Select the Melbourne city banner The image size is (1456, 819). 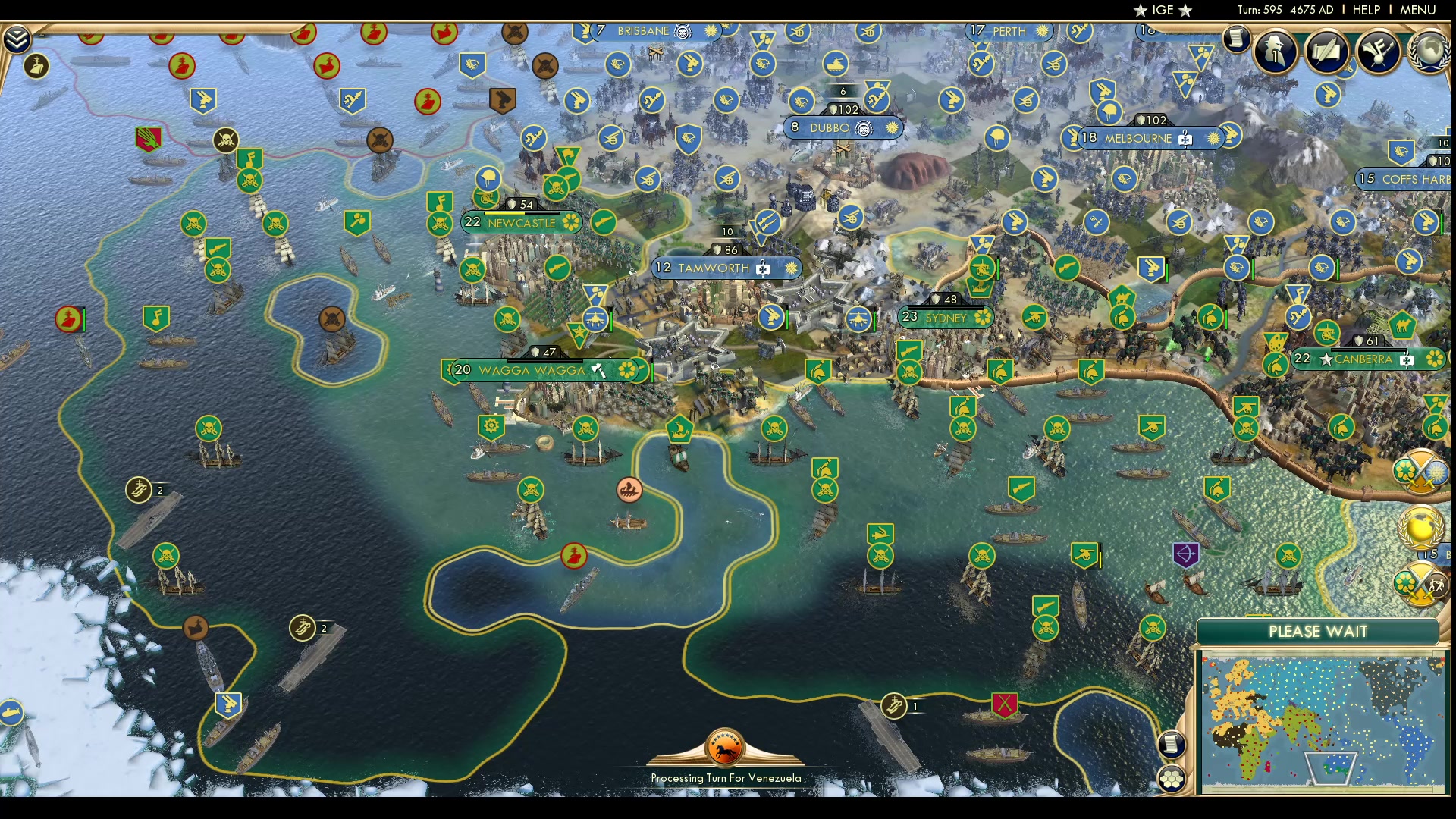click(1138, 138)
